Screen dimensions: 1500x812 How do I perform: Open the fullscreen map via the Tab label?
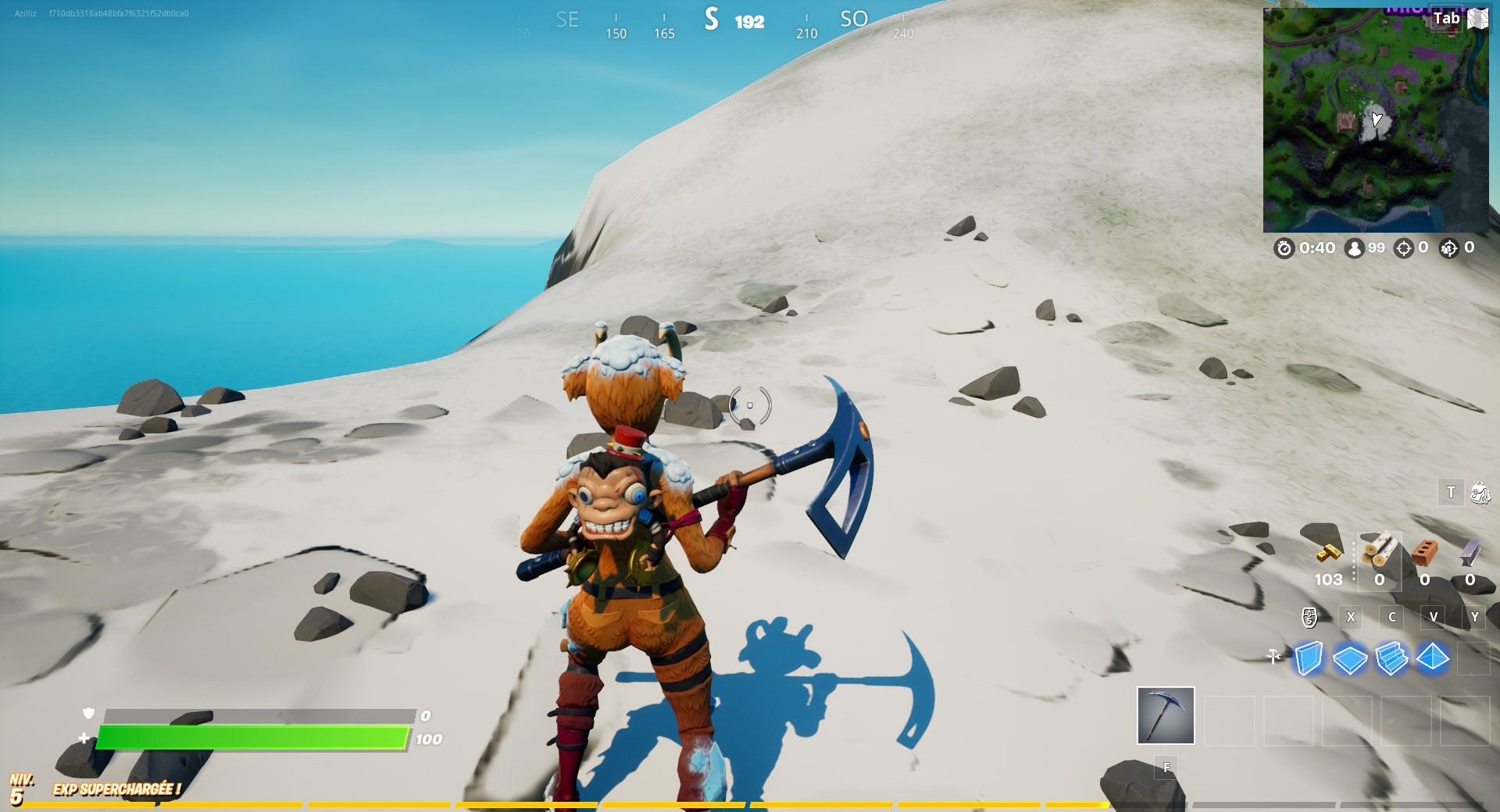[1446, 19]
